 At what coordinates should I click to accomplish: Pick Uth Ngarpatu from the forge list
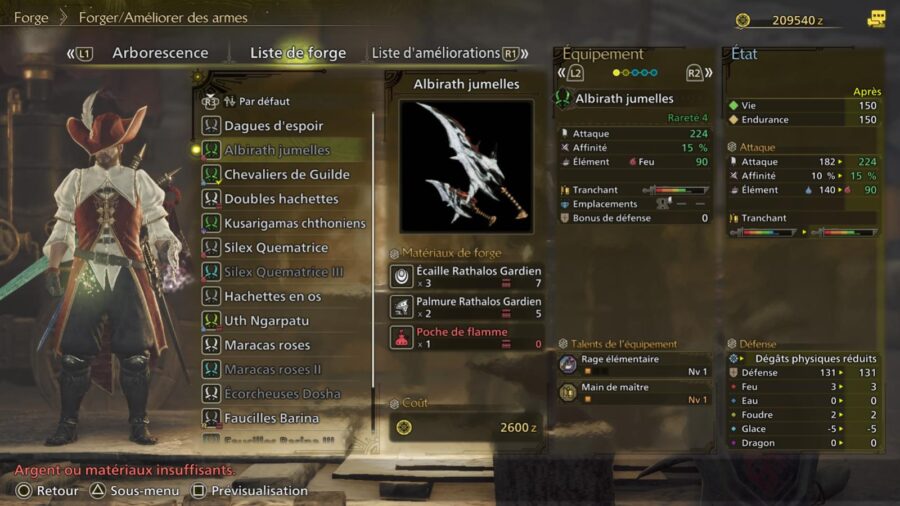click(x=266, y=321)
